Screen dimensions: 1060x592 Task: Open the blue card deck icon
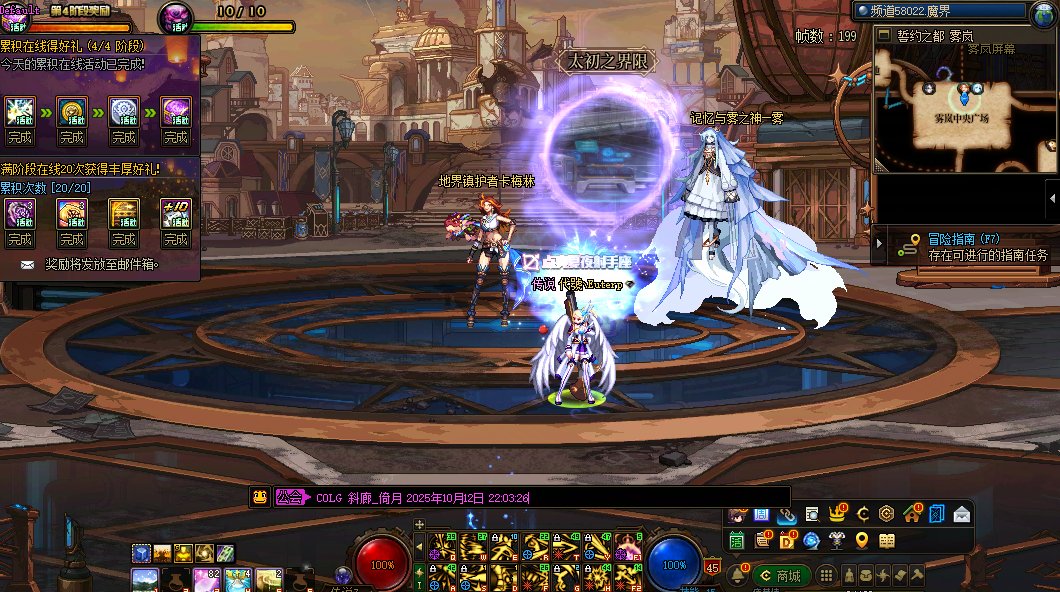click(x=936, y=515)
